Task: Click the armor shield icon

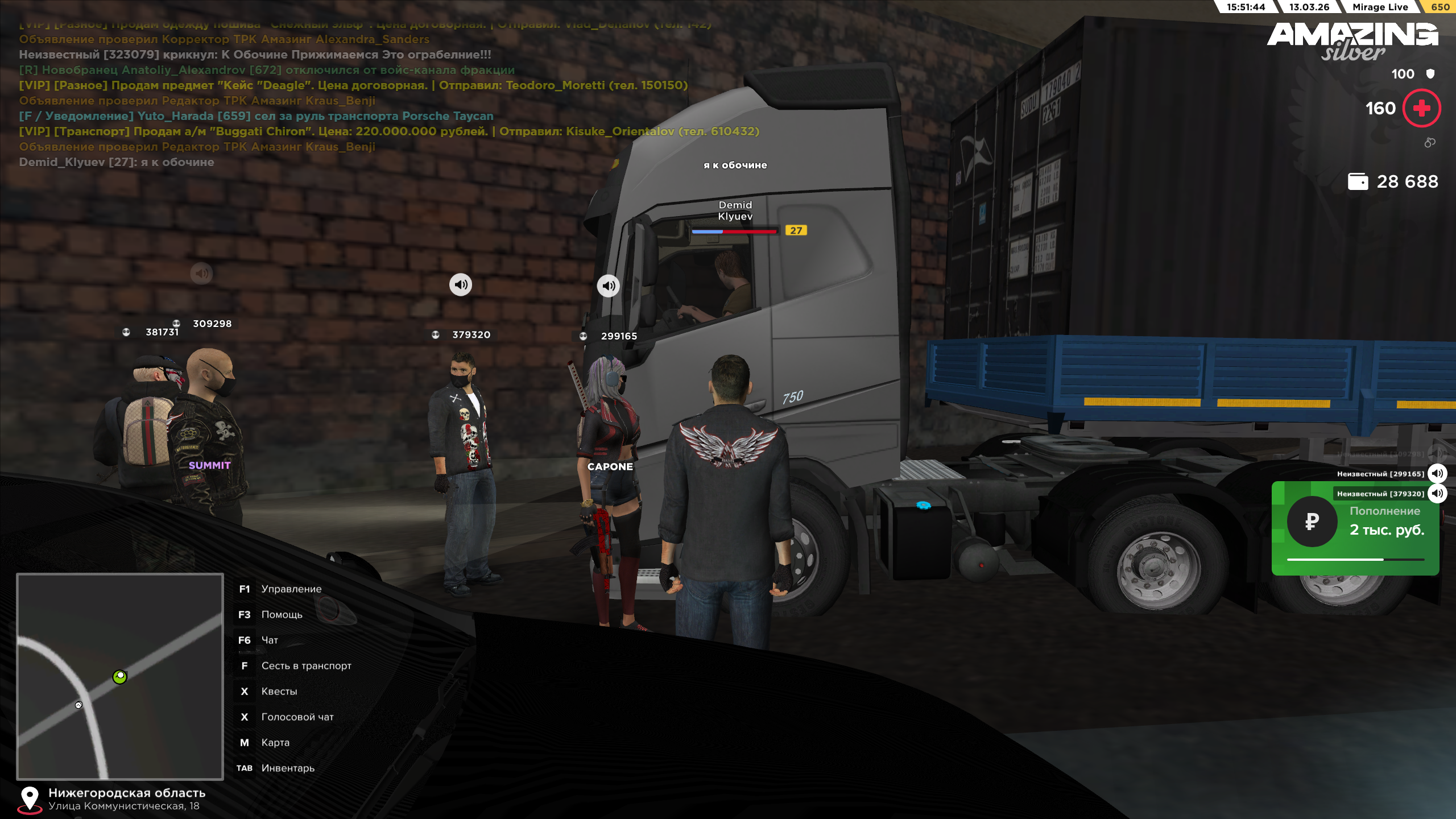Action: pos(1430,74)
